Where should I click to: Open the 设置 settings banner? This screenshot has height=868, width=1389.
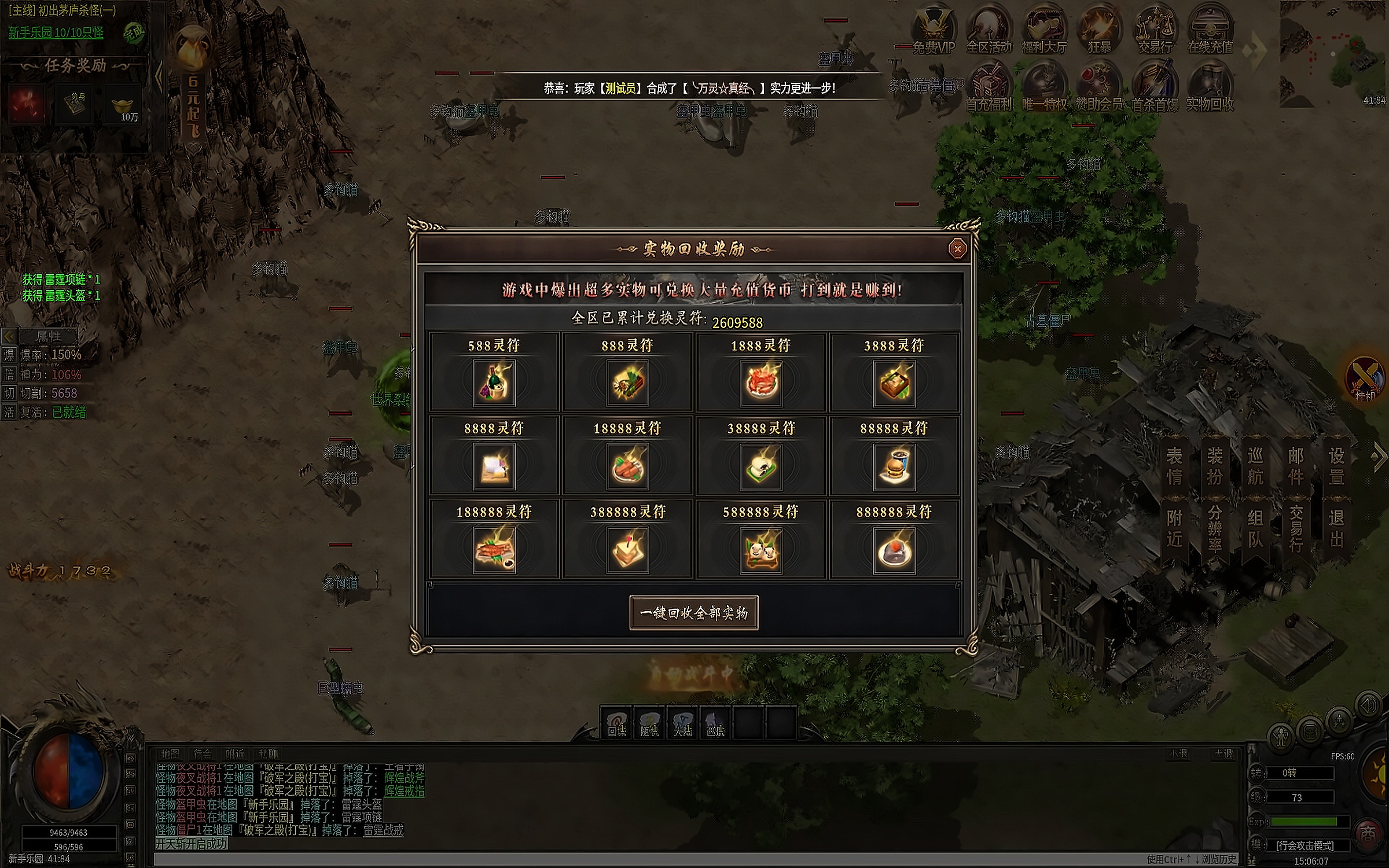pyautogui.click(x=1336, y=466)
